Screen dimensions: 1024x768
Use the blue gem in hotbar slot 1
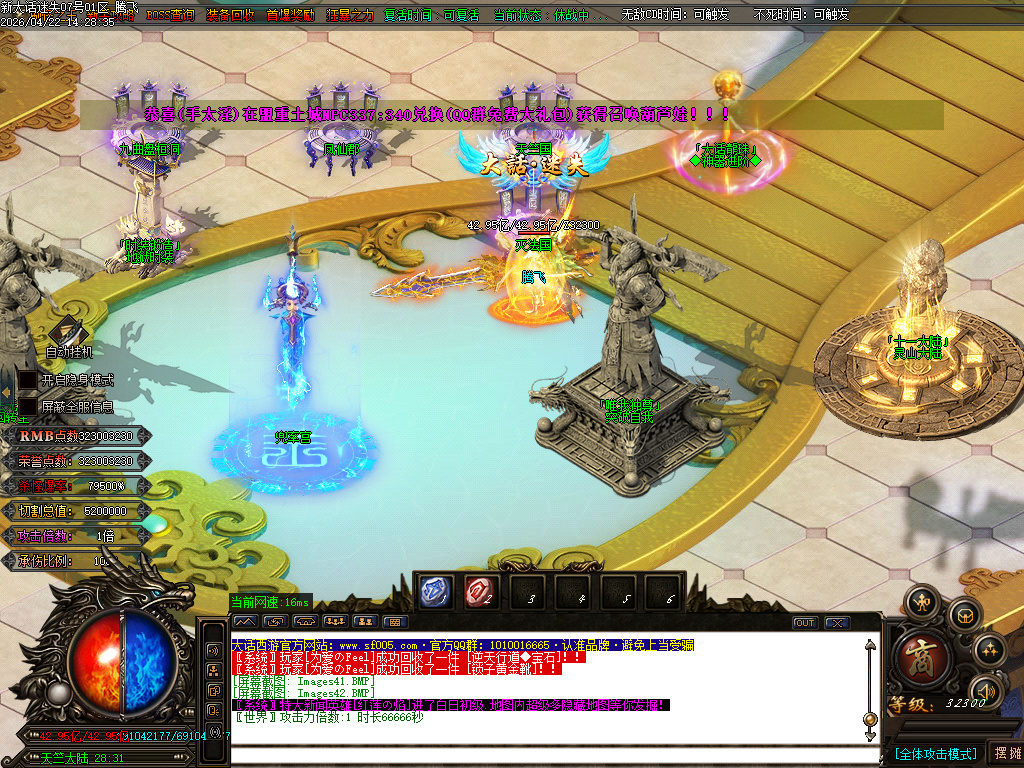(435, 592)
